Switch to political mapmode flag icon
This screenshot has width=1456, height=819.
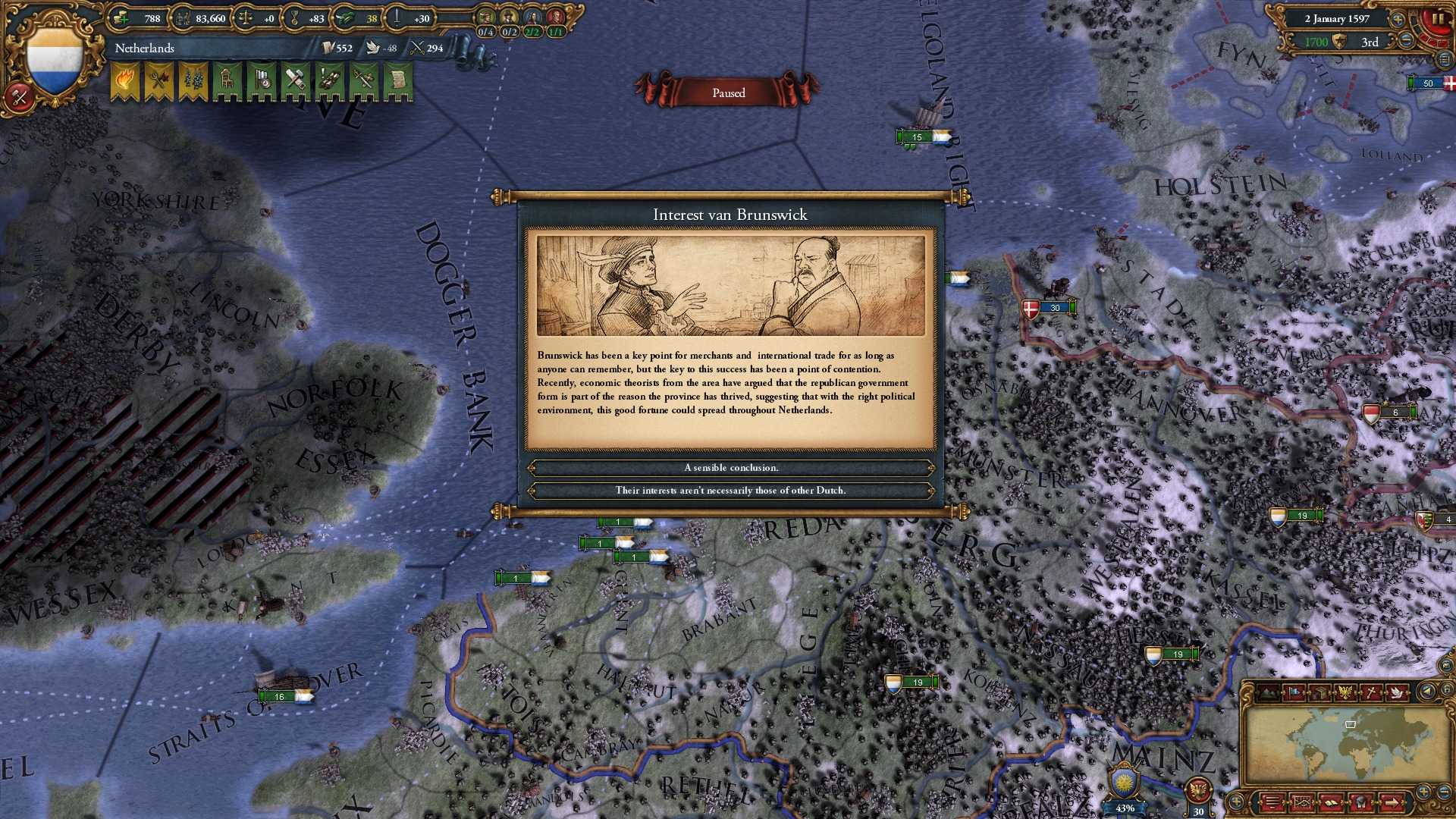click(x=1294, y=692)
